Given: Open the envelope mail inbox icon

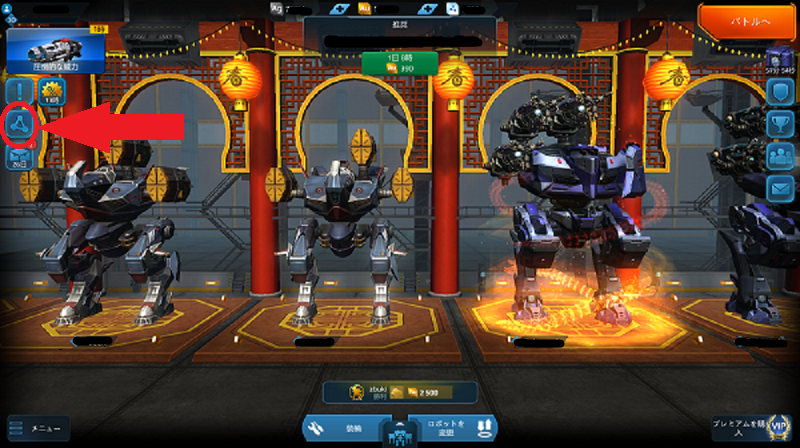Looking at the screenshot, I should (780, 187).
